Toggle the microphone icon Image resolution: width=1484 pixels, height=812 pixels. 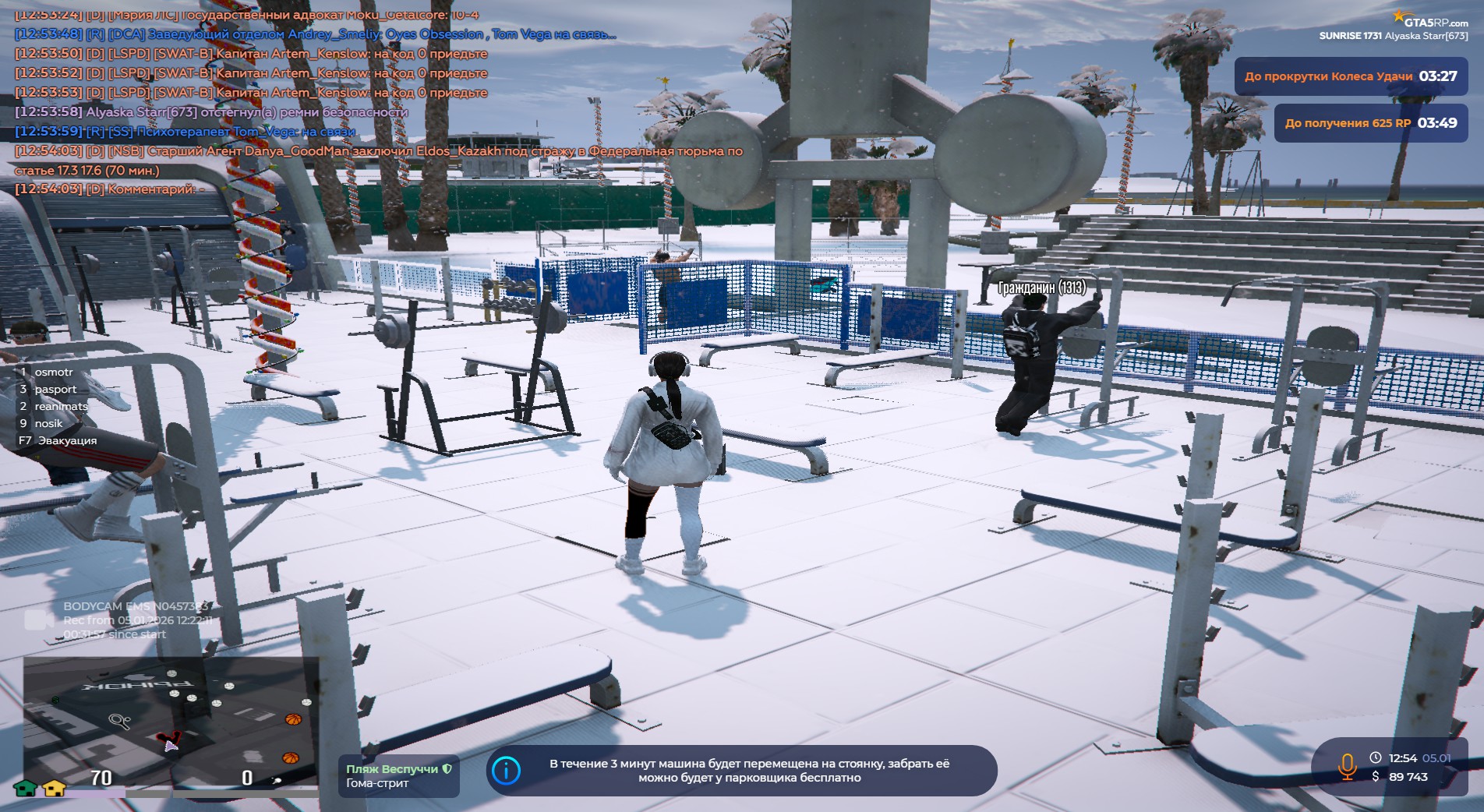click(x=1346, y=766)
